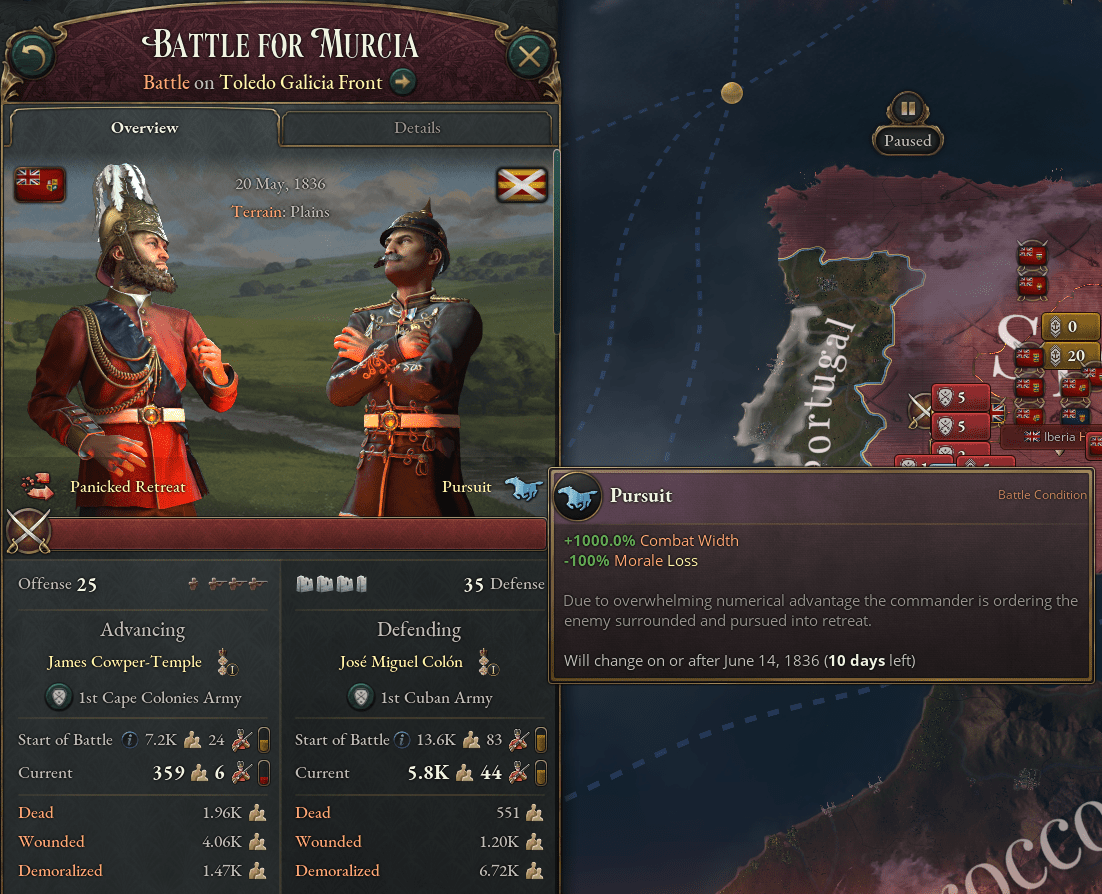This screenshot has width=1102, height=894.
Task: Switch to the Details tab
Action: coord(417,128)
